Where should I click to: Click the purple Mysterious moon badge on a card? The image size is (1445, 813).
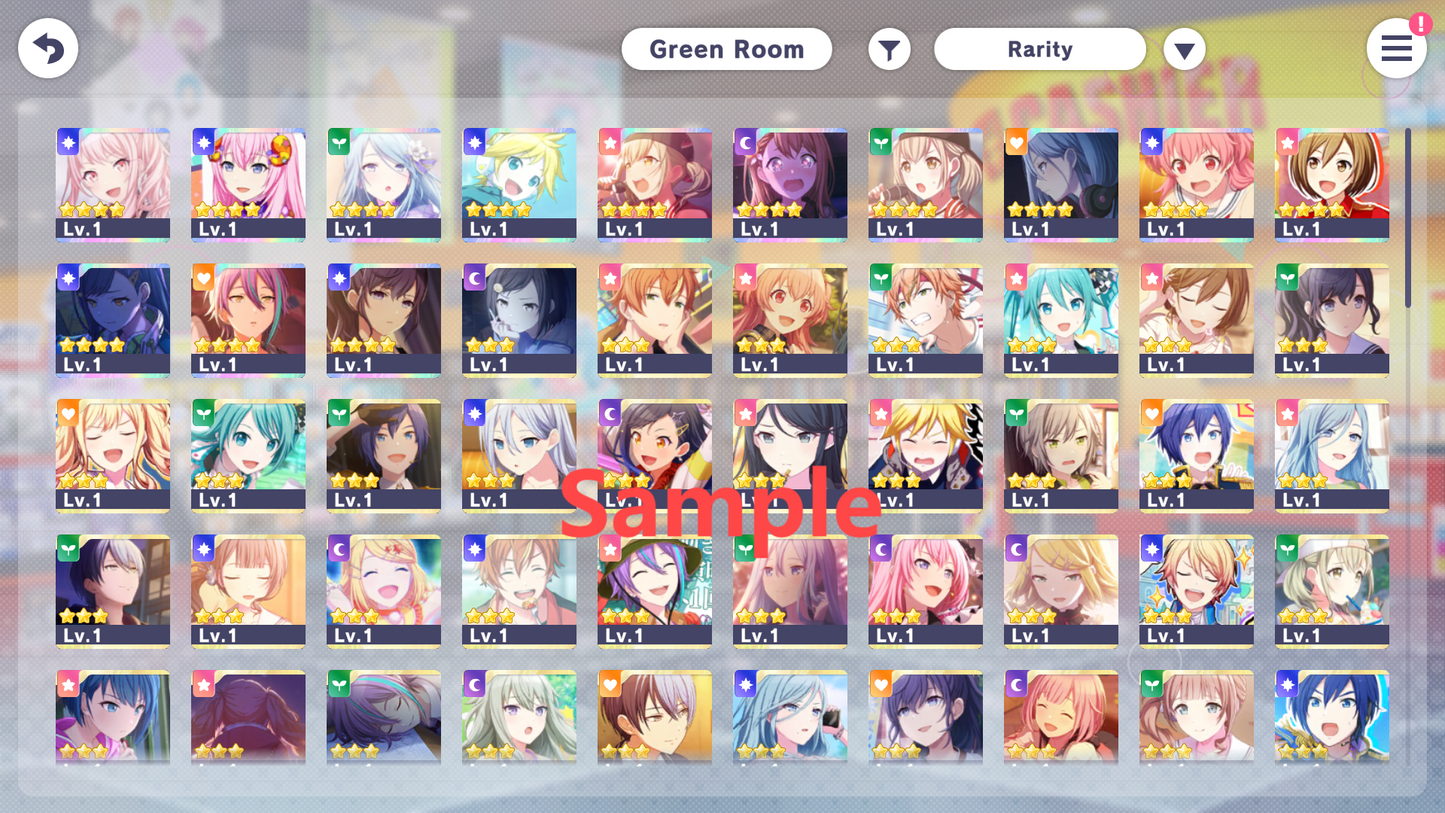[744, 142]
